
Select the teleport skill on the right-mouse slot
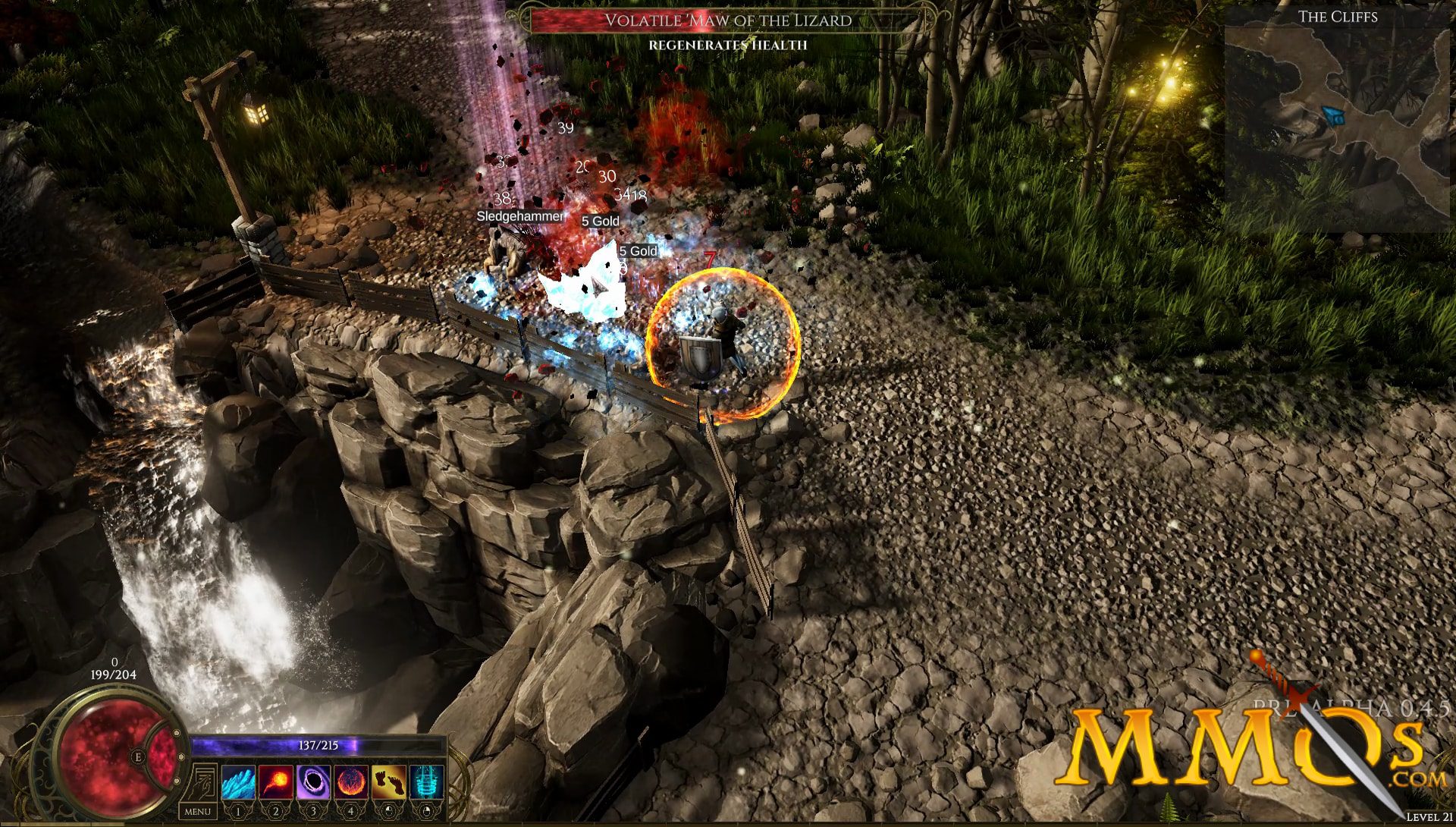click(425, 781)
